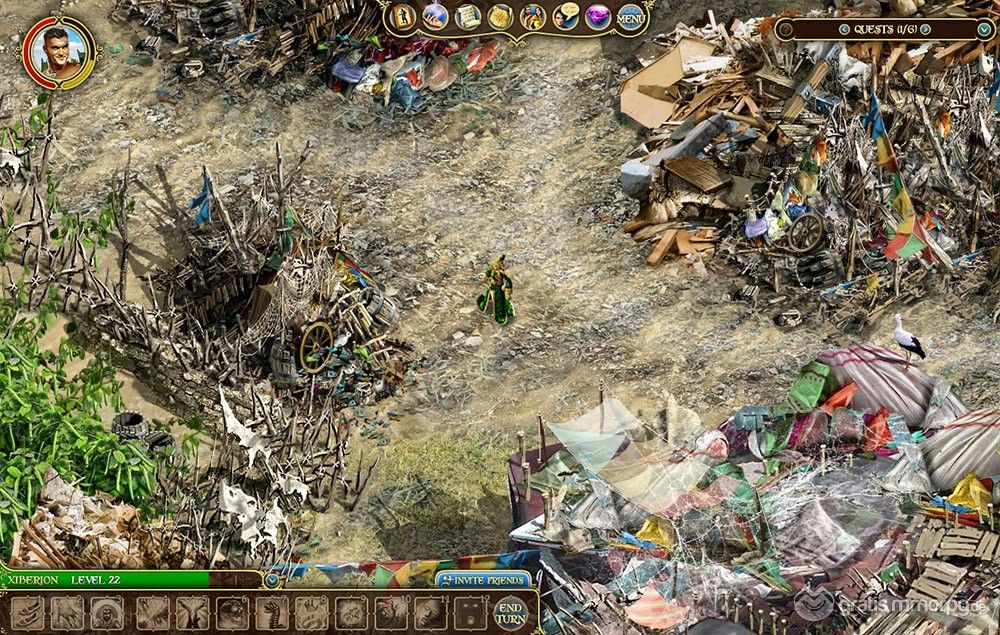Open the chat speech bubble icon
Screen dimensions: 1000x635
click(566, 17)
